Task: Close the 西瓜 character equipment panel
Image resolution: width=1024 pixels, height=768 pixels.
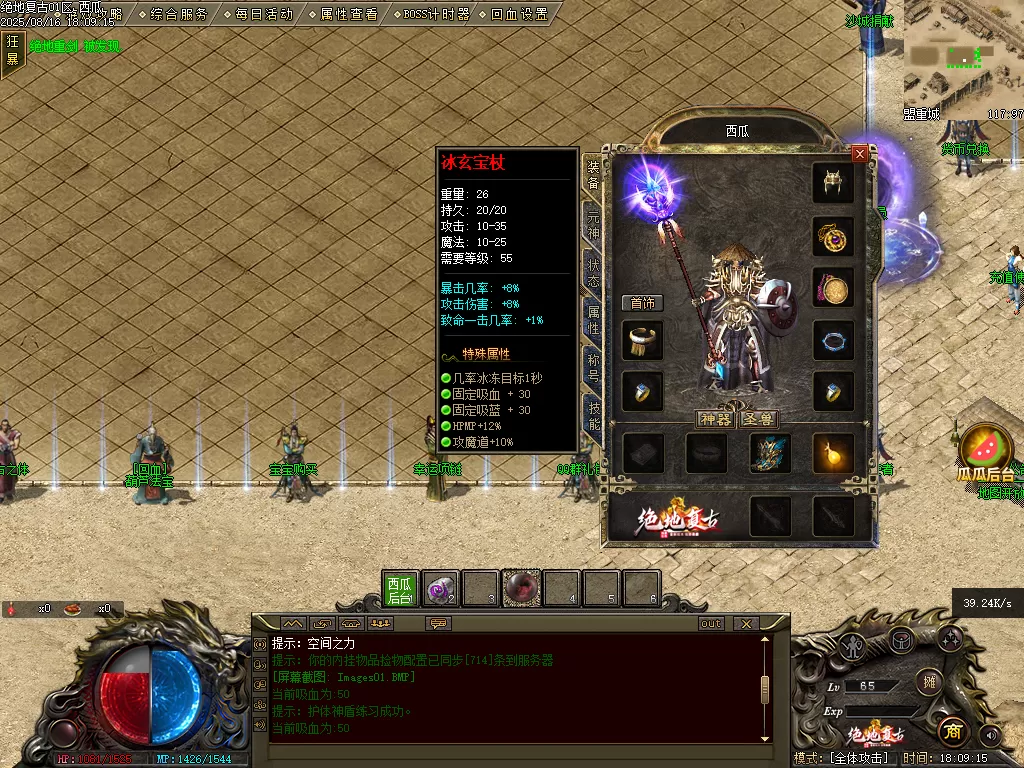Action: point(859,153)
